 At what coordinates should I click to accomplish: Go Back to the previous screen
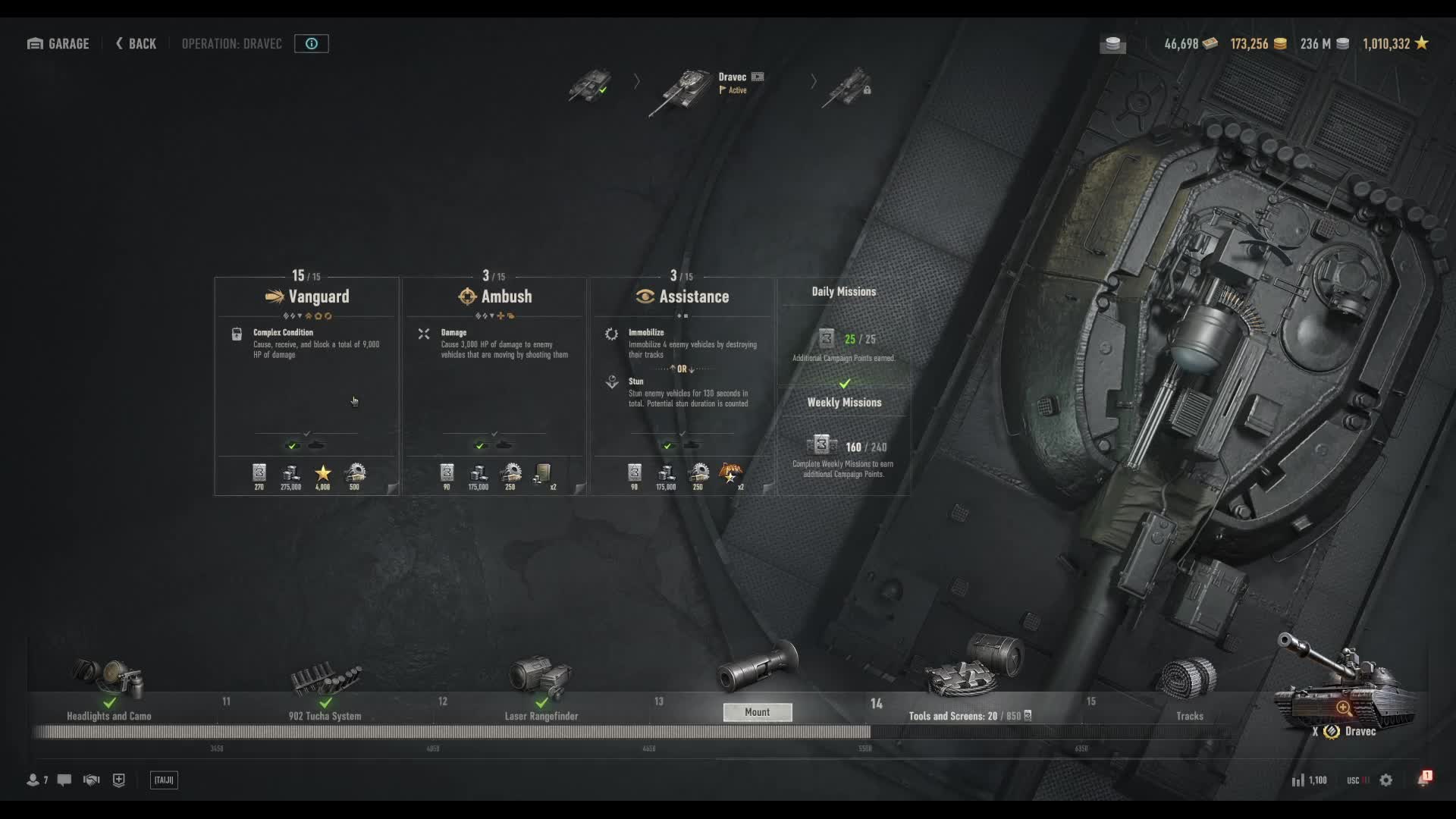pos(136,44)
